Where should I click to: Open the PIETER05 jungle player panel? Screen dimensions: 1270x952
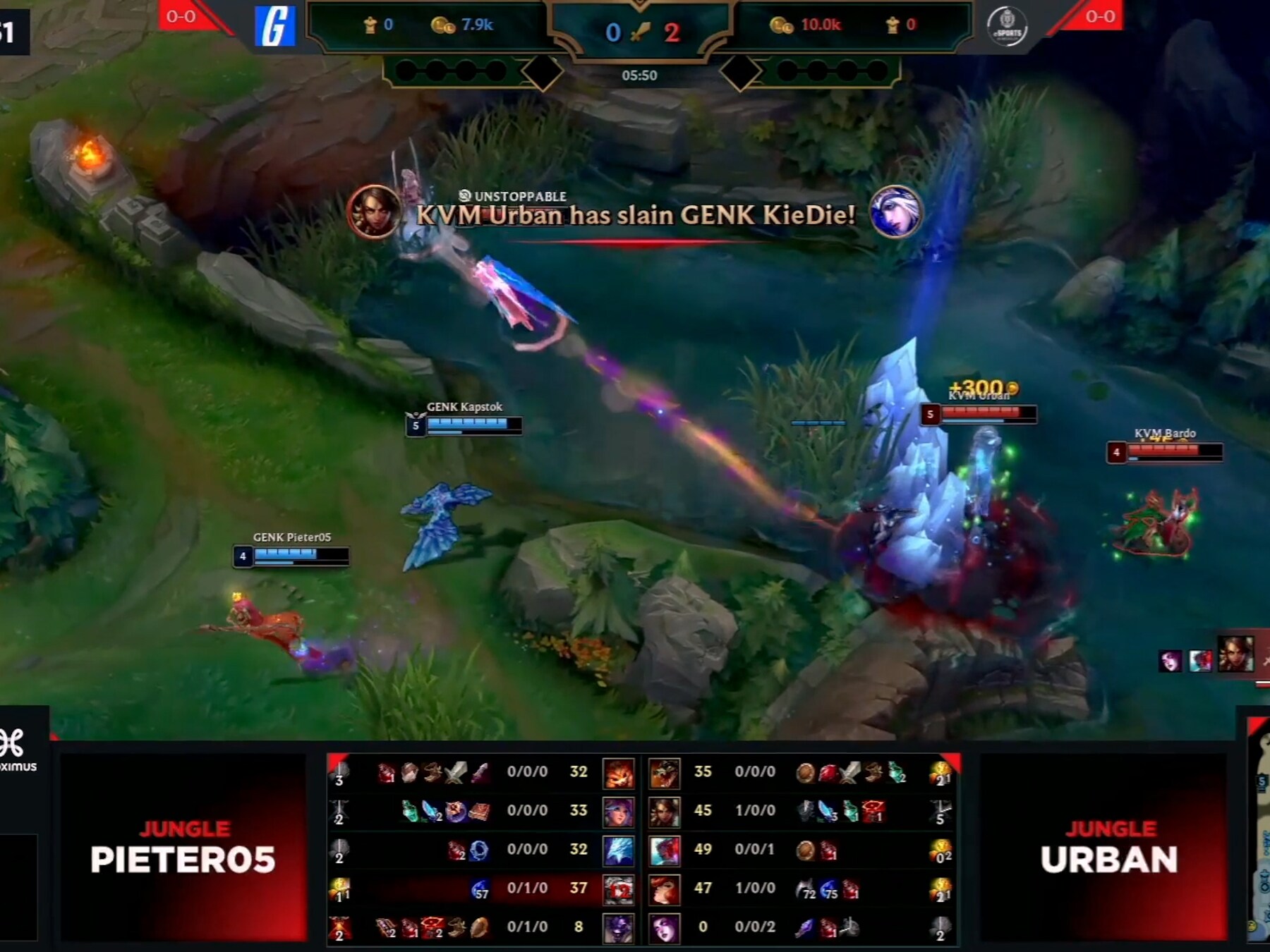(x=183, y=847)
